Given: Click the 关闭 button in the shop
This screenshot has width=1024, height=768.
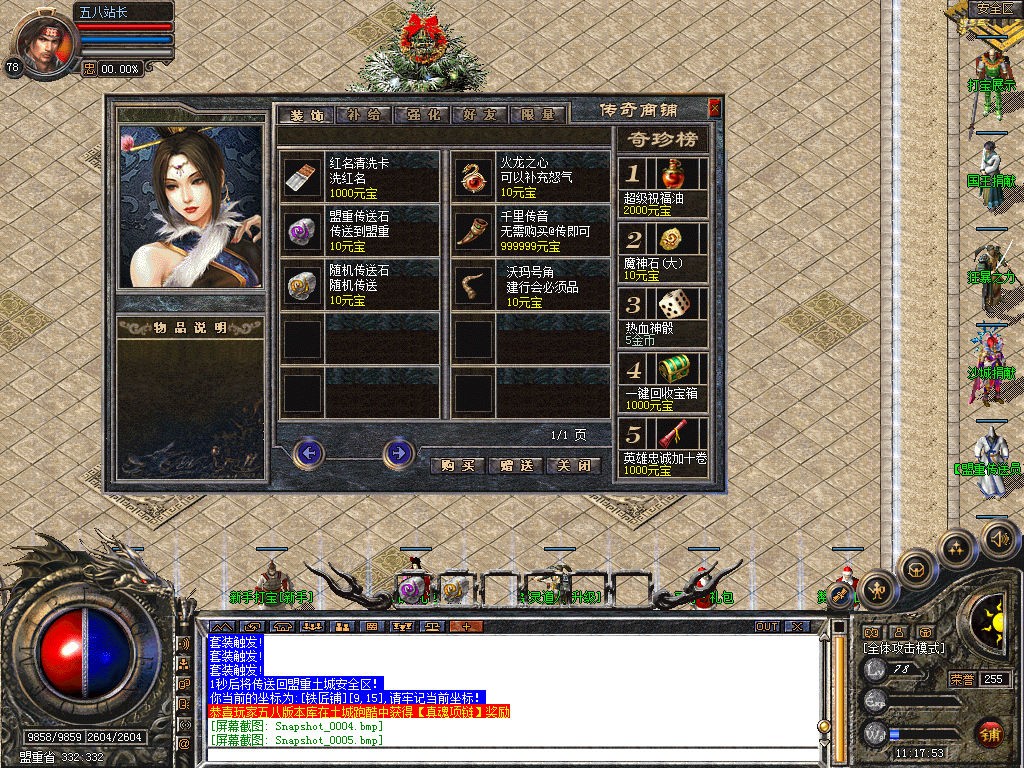Looking at the screenshot, I should pos(575,466).
